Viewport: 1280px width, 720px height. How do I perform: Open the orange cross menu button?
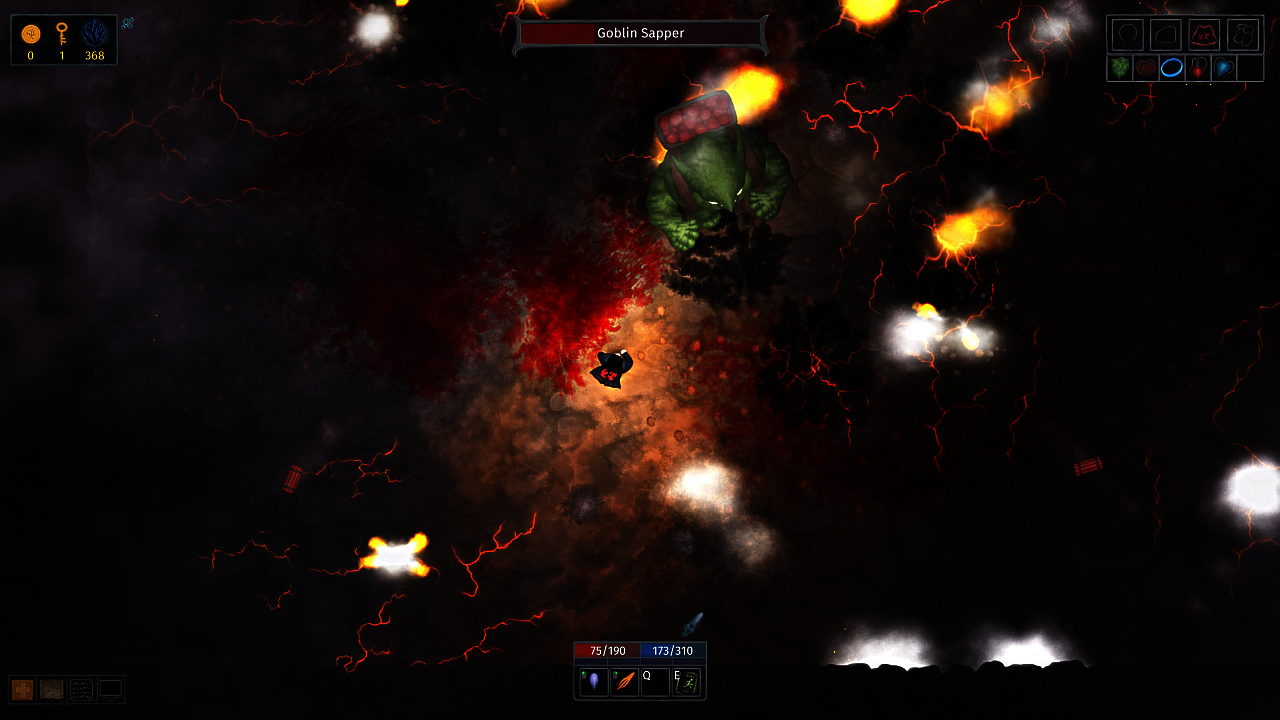(x=22, y=689)
